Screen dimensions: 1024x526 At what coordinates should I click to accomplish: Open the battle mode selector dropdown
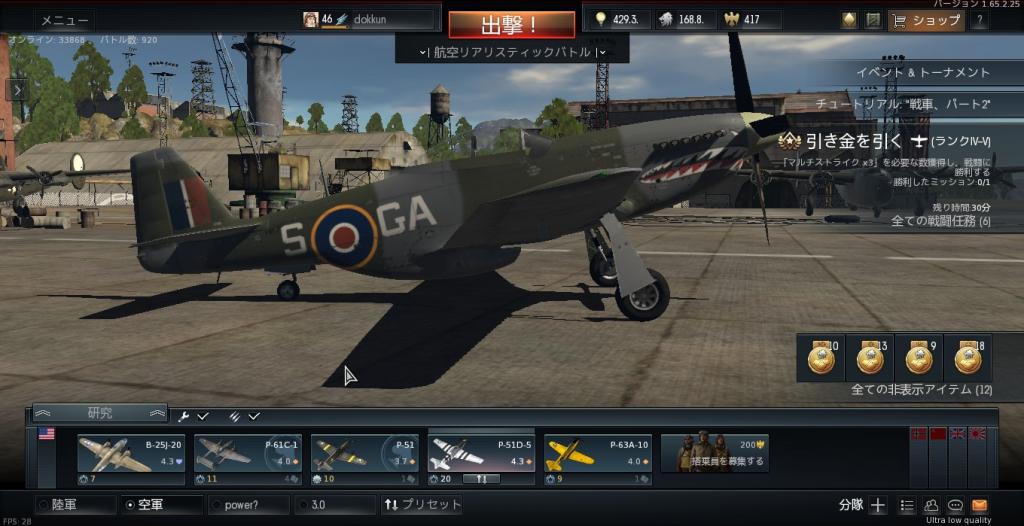click(x=512, y=51)
